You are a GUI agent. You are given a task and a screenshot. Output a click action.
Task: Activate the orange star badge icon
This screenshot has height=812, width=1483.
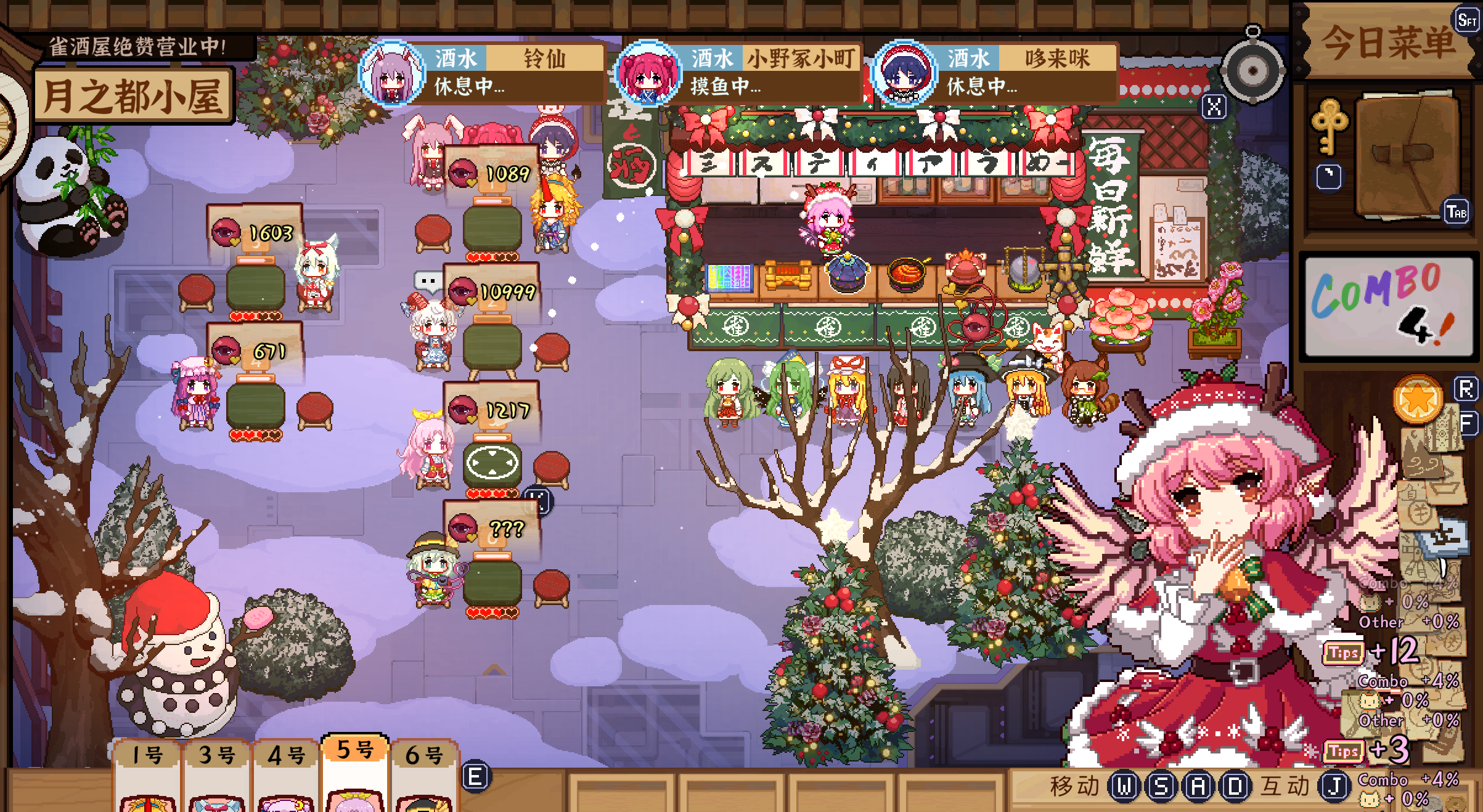click(x=1418, y=399)
